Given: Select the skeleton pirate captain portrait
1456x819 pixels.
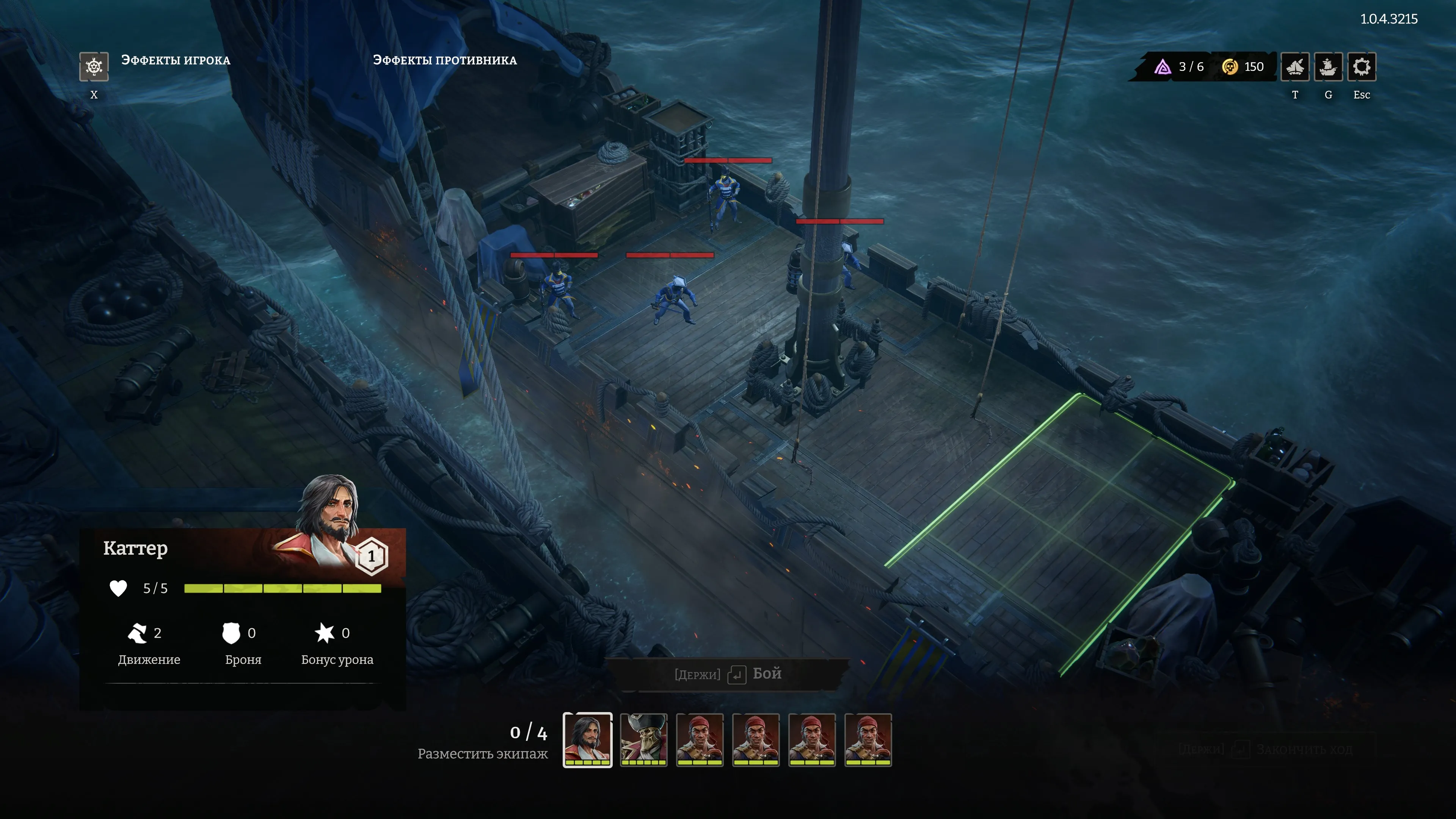Looking at the screenshot, I should [x=643, y=739].
